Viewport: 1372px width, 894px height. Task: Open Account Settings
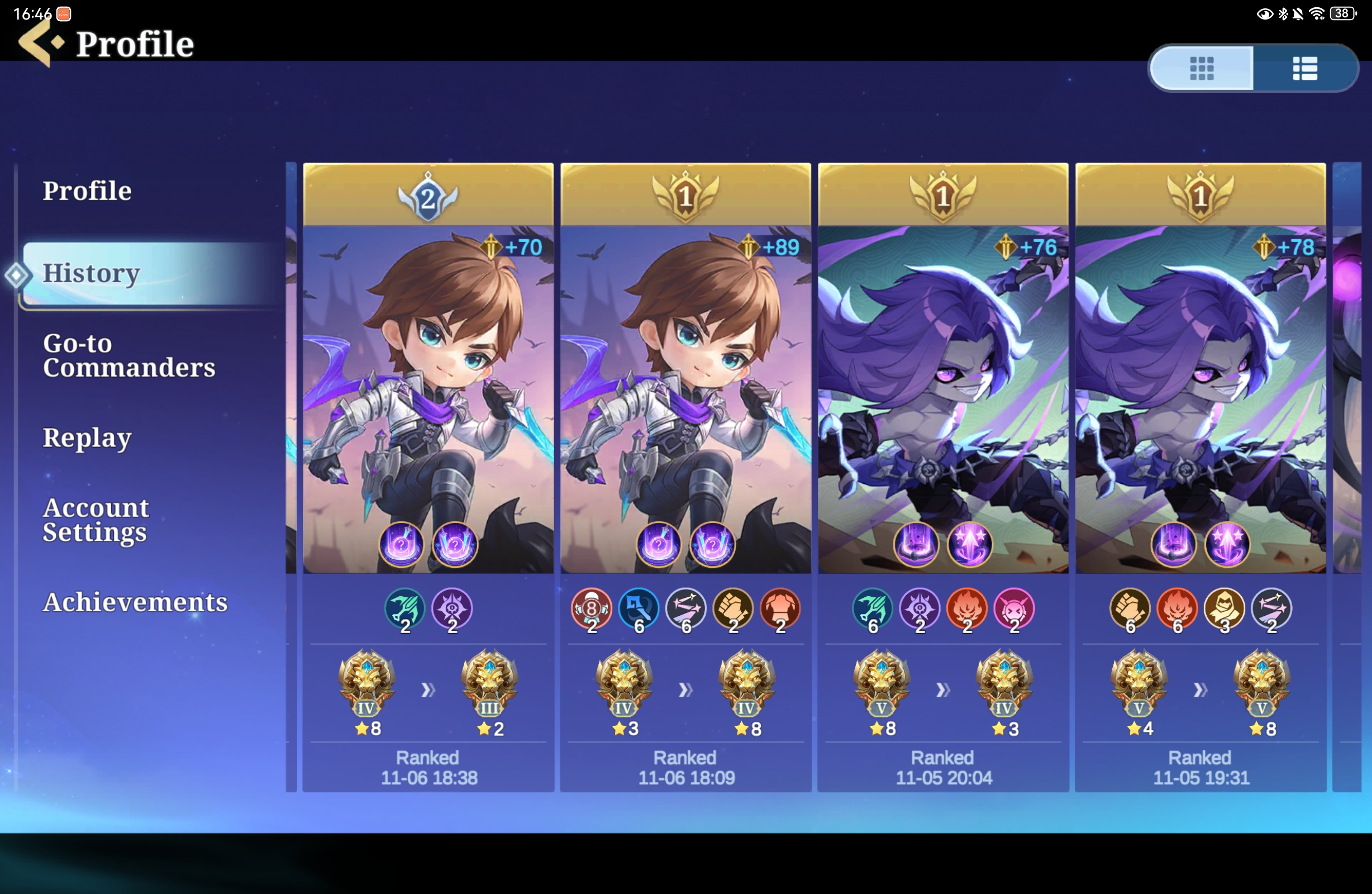[x=95, y=520]
